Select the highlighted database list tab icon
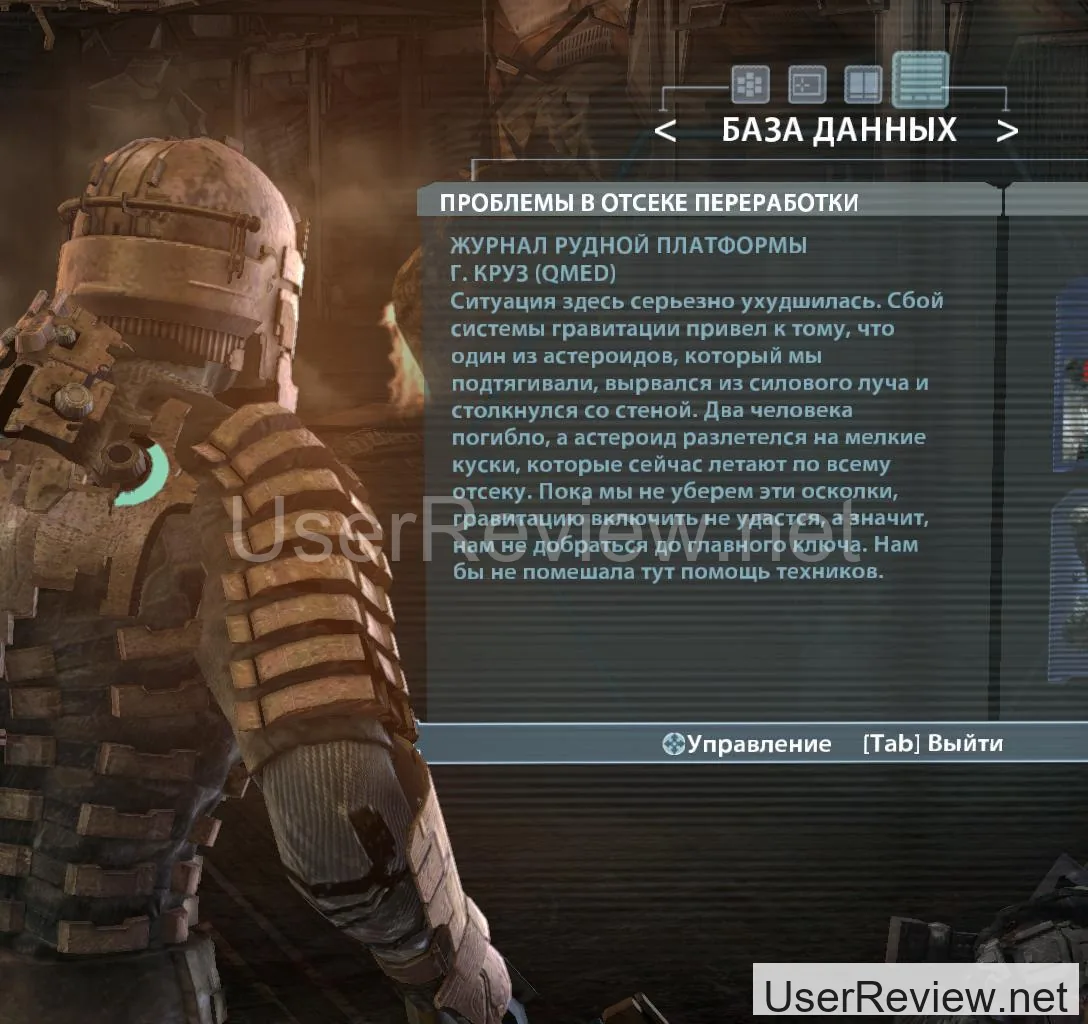Image resolution: width=1088 pixels, height=1024 pixels. pos(920,80)
